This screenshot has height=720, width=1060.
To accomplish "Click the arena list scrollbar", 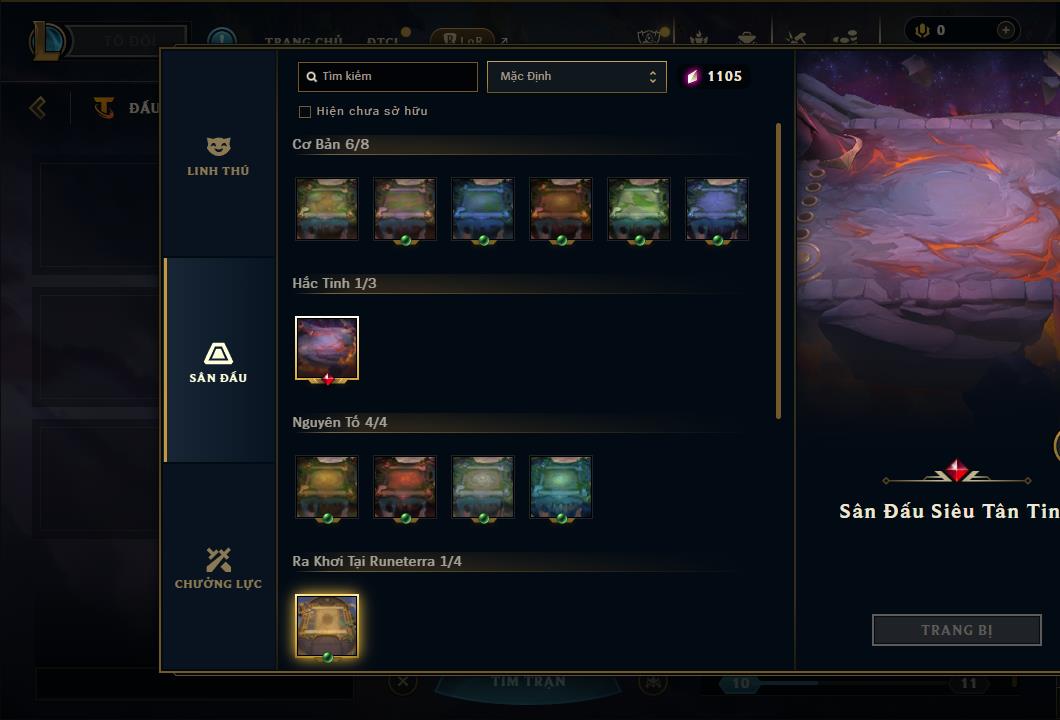I will click(x=778, y=270).
